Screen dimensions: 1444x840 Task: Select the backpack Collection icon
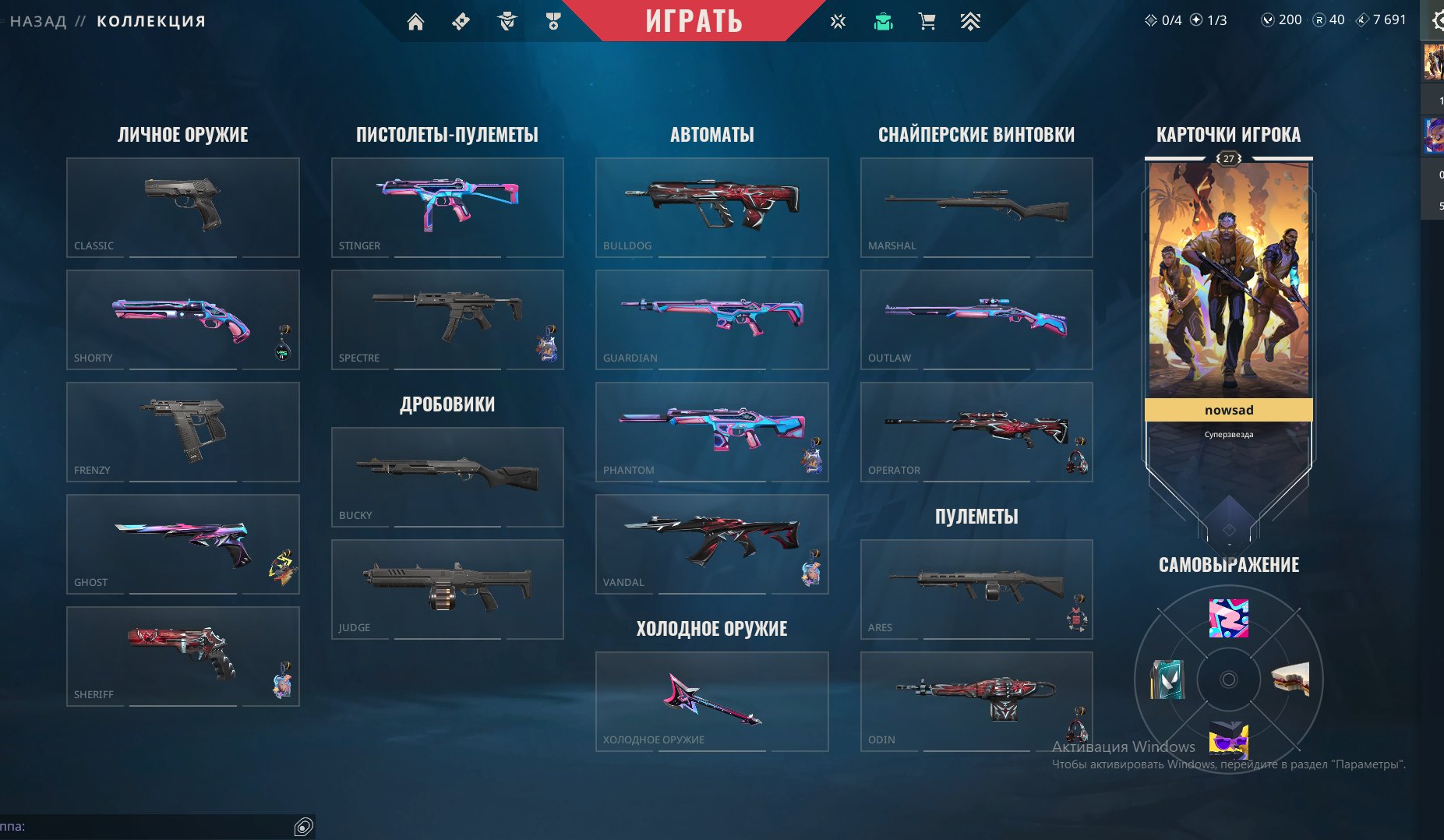pyautogui.click(x=881, y=21)
